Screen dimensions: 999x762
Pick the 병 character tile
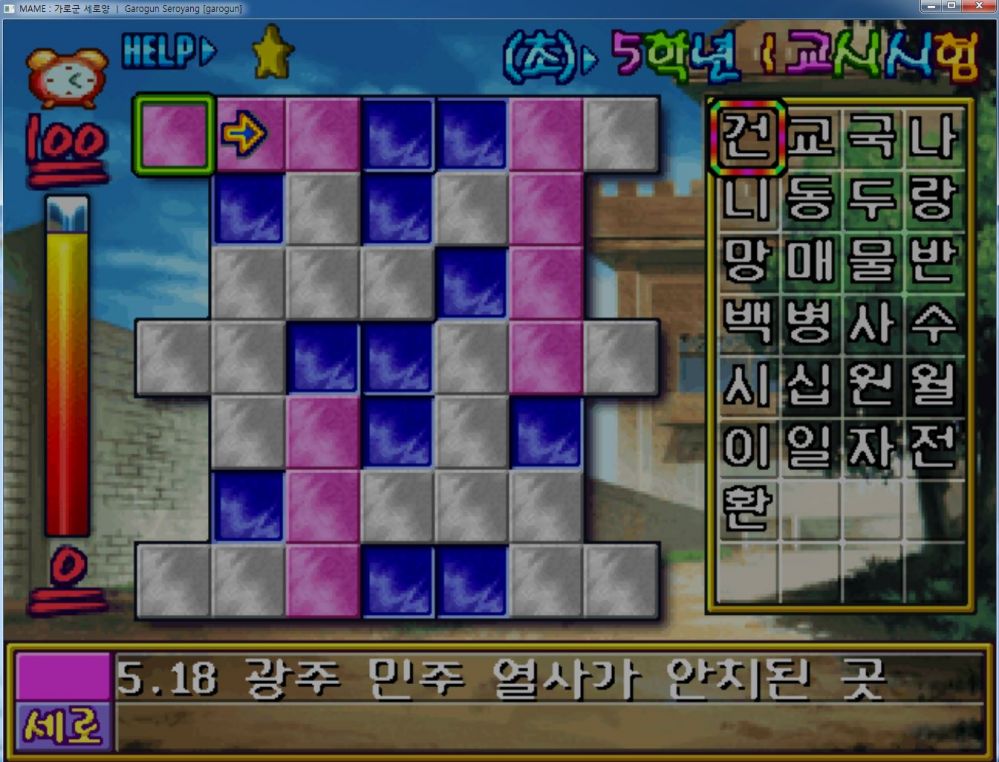click(x=810, y=322)
